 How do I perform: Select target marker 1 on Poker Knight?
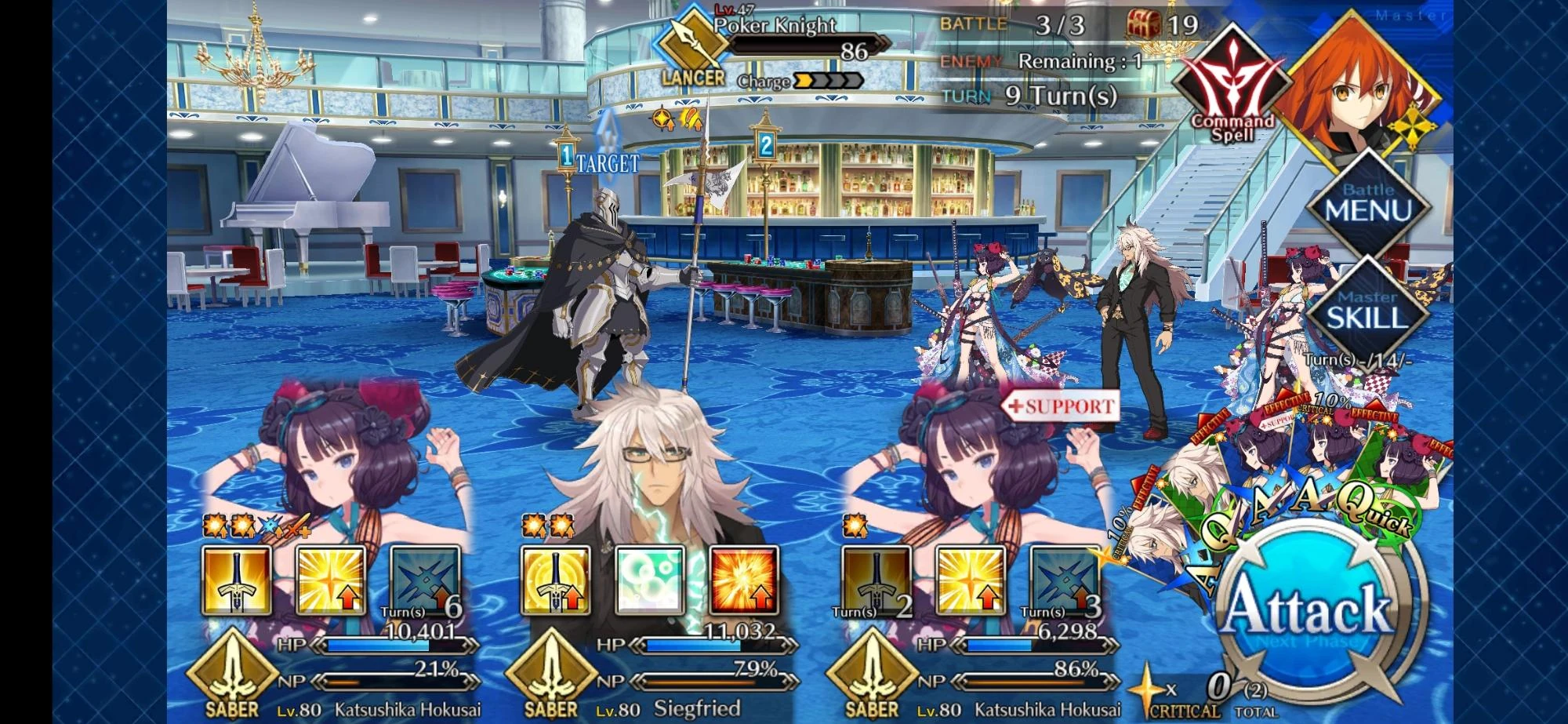(568, 154)
